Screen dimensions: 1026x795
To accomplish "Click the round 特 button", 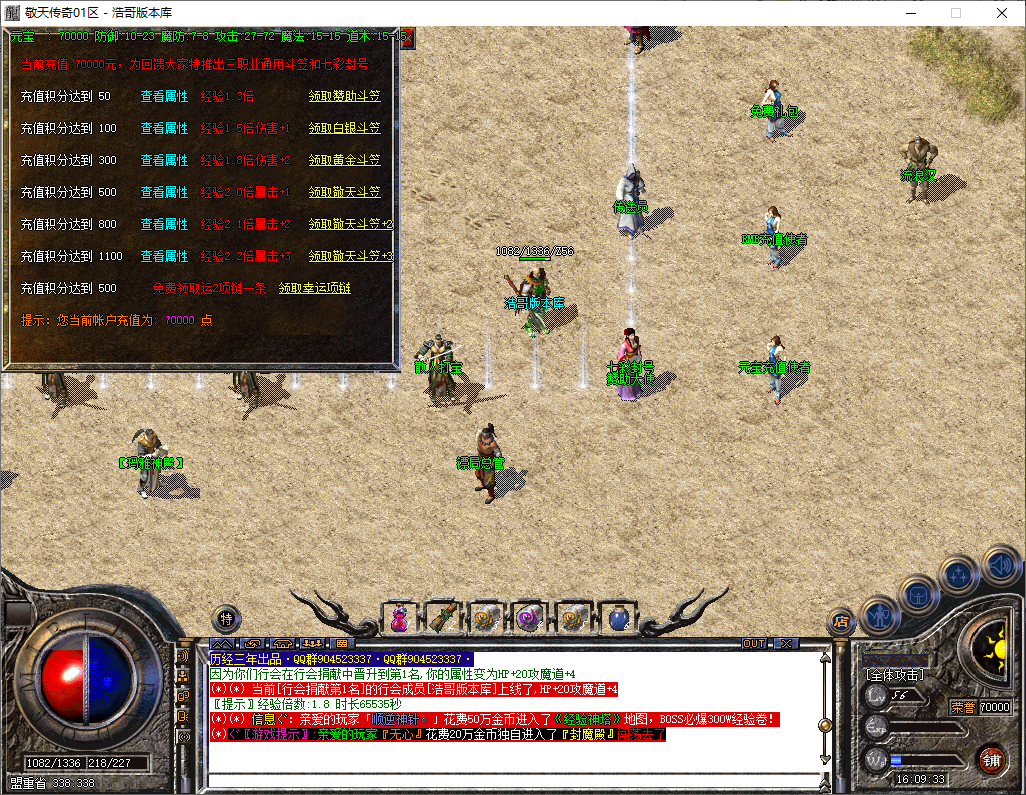I will click(226, 619).
